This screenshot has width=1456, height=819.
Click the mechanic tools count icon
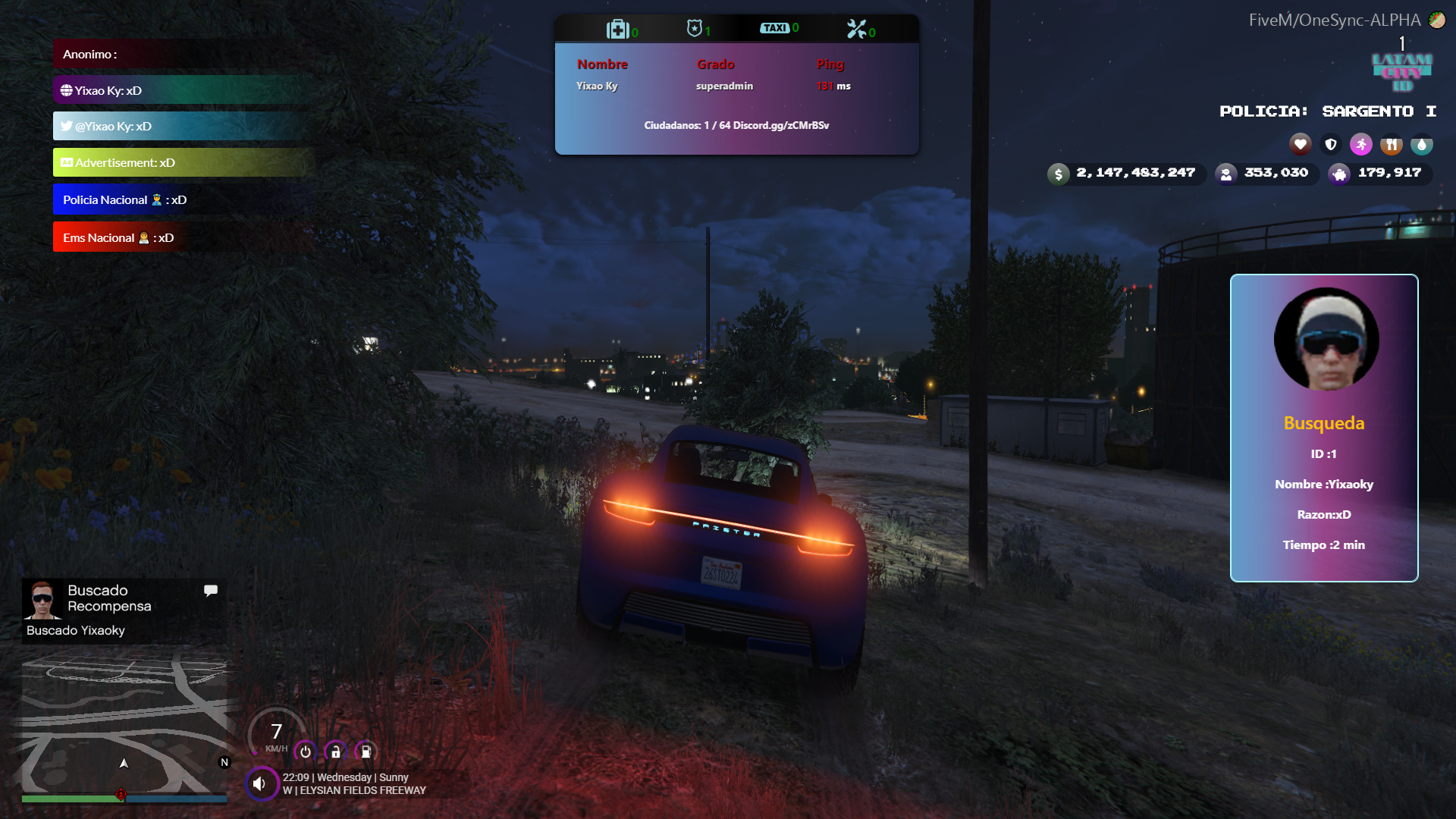pos(856,30)
